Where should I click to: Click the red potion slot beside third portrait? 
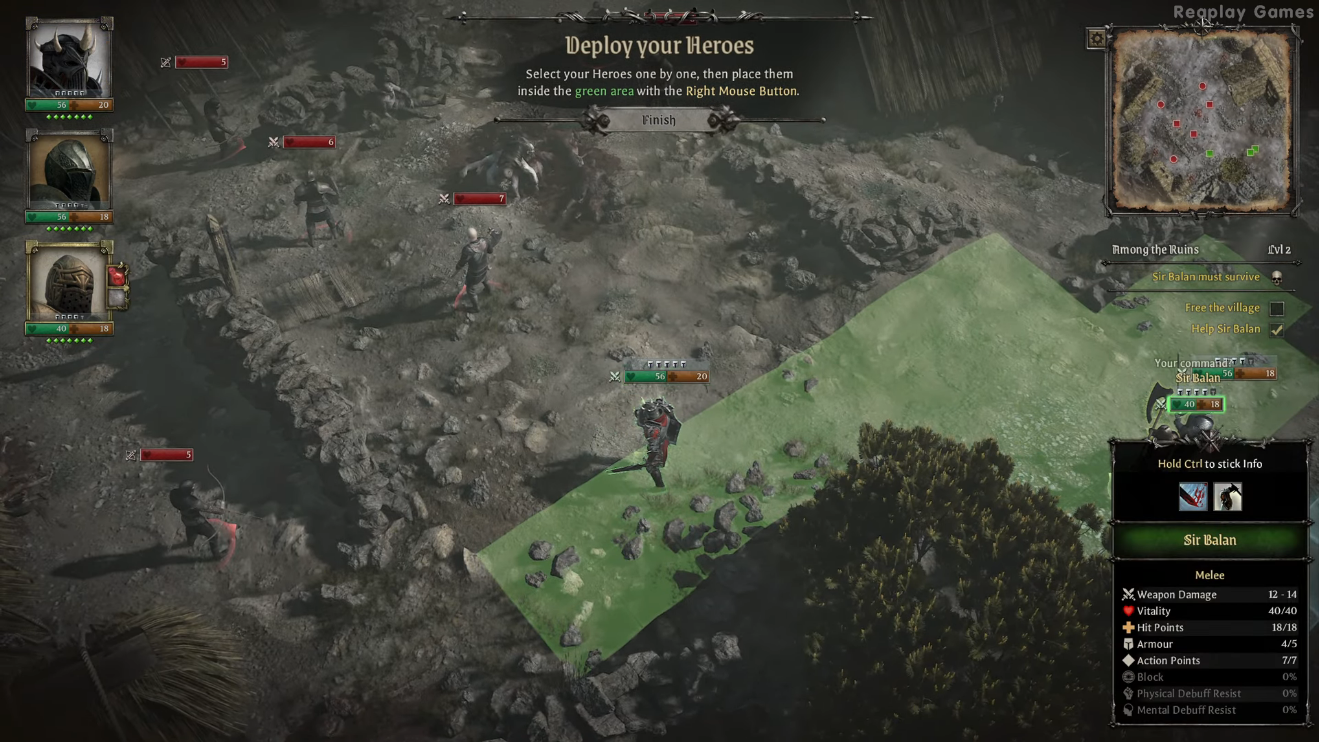point(118,277)
